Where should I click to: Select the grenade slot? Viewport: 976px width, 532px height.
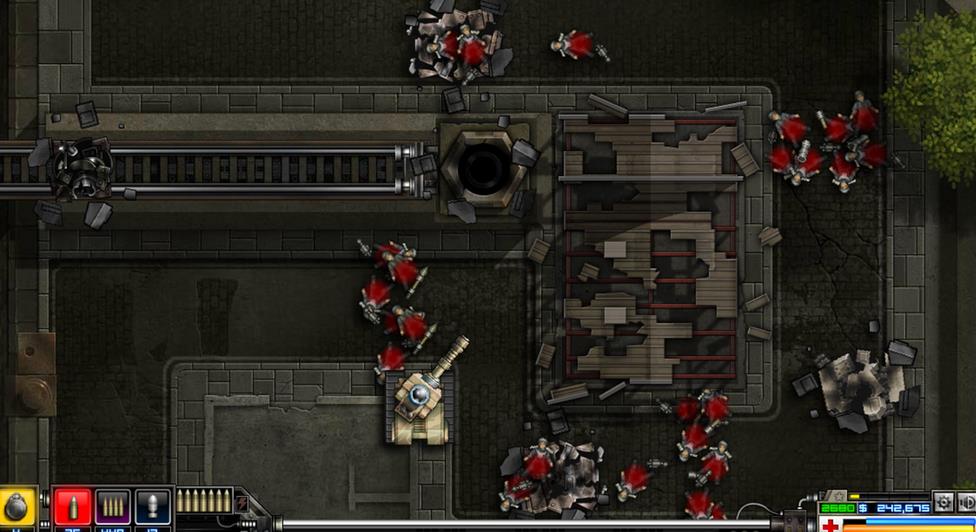coord(17,507)
